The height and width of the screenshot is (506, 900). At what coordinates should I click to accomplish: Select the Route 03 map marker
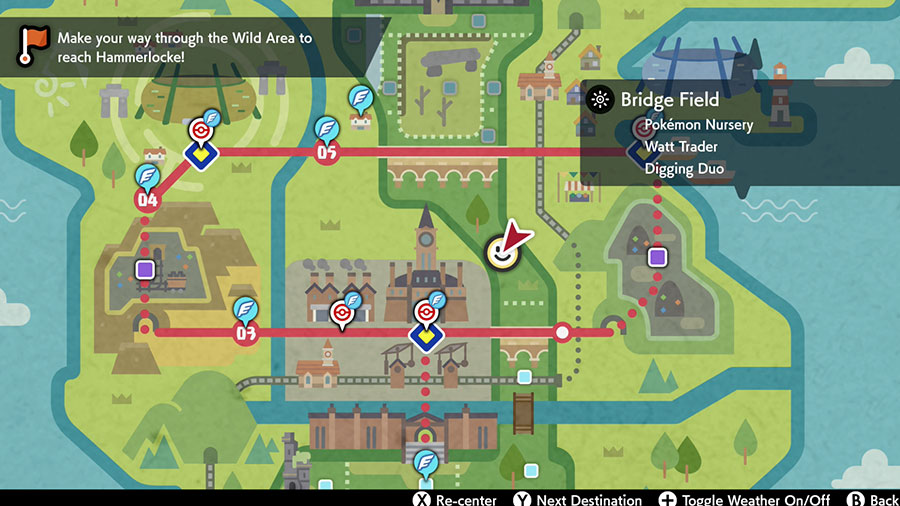tap(245, 333)
